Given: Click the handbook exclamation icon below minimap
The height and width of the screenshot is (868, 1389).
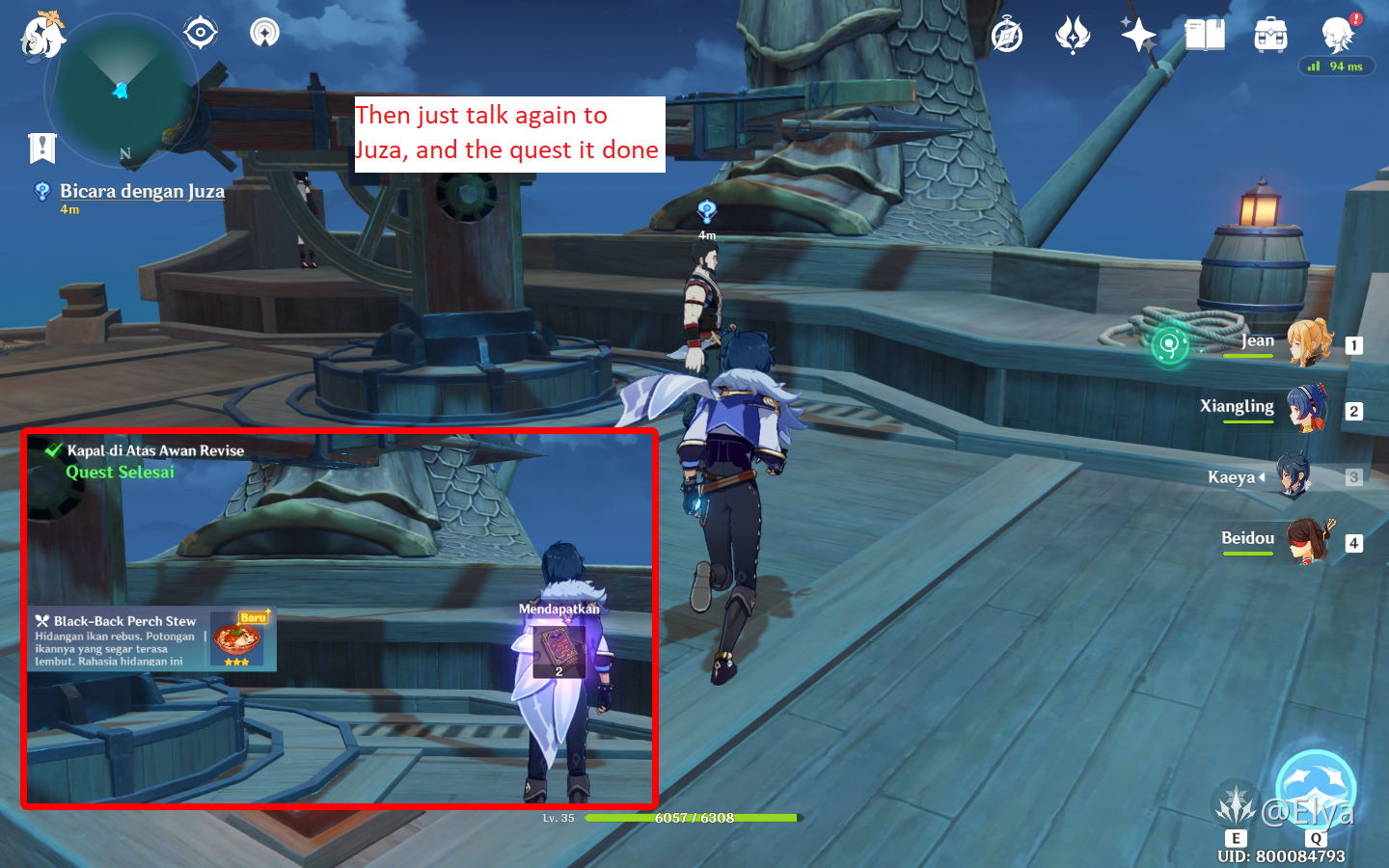Looking at the screenshot, I should [x=41, y=148].
